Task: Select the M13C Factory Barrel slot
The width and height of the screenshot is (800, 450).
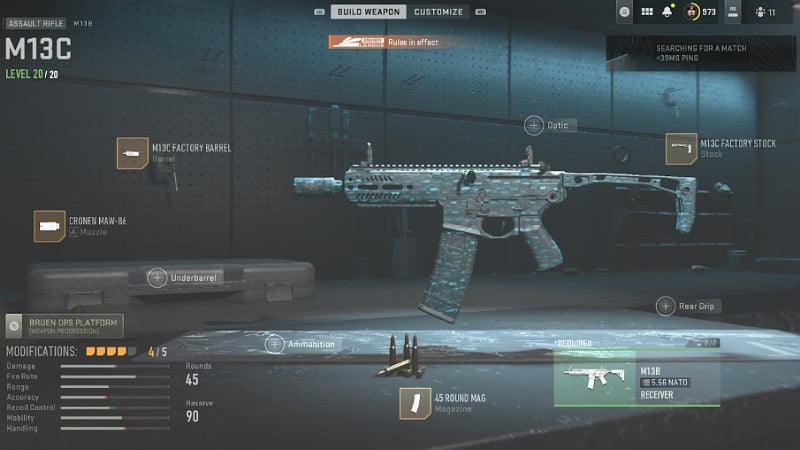Action: (133, 152)
